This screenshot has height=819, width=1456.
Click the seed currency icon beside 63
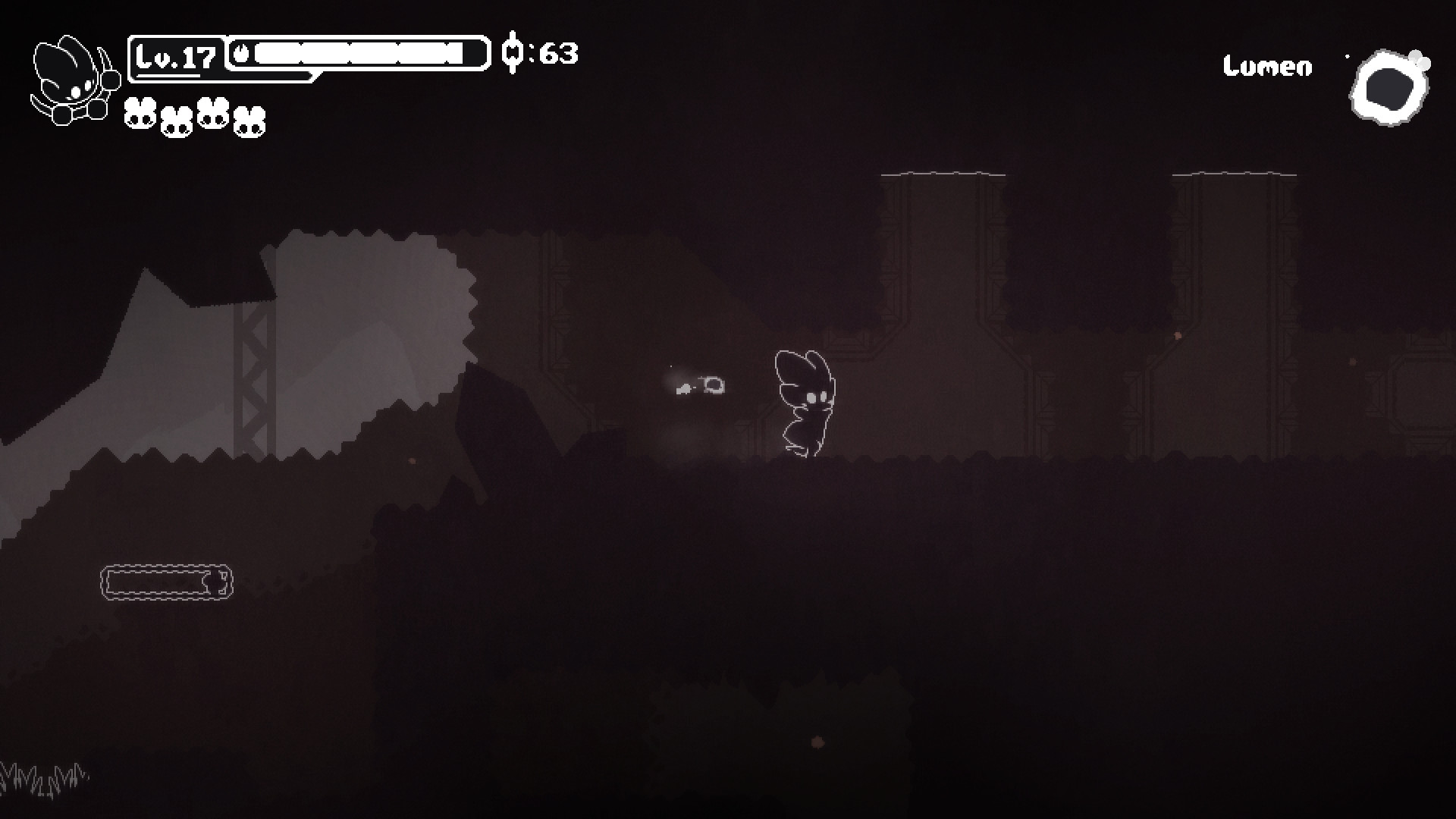click(x=514, y=52)
